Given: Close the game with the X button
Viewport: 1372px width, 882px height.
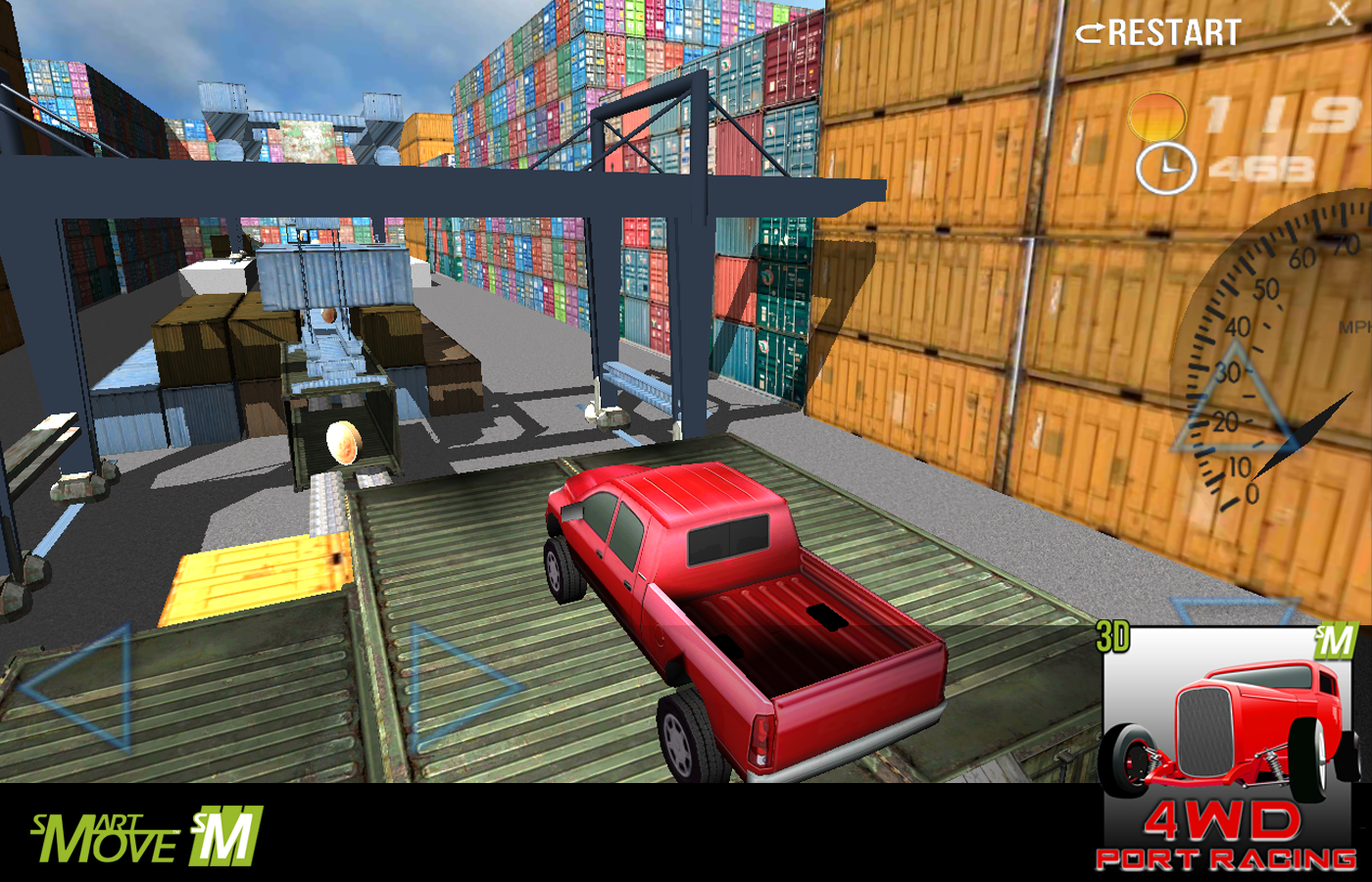Looking at the screenshot, I should tap(1339, 14).
